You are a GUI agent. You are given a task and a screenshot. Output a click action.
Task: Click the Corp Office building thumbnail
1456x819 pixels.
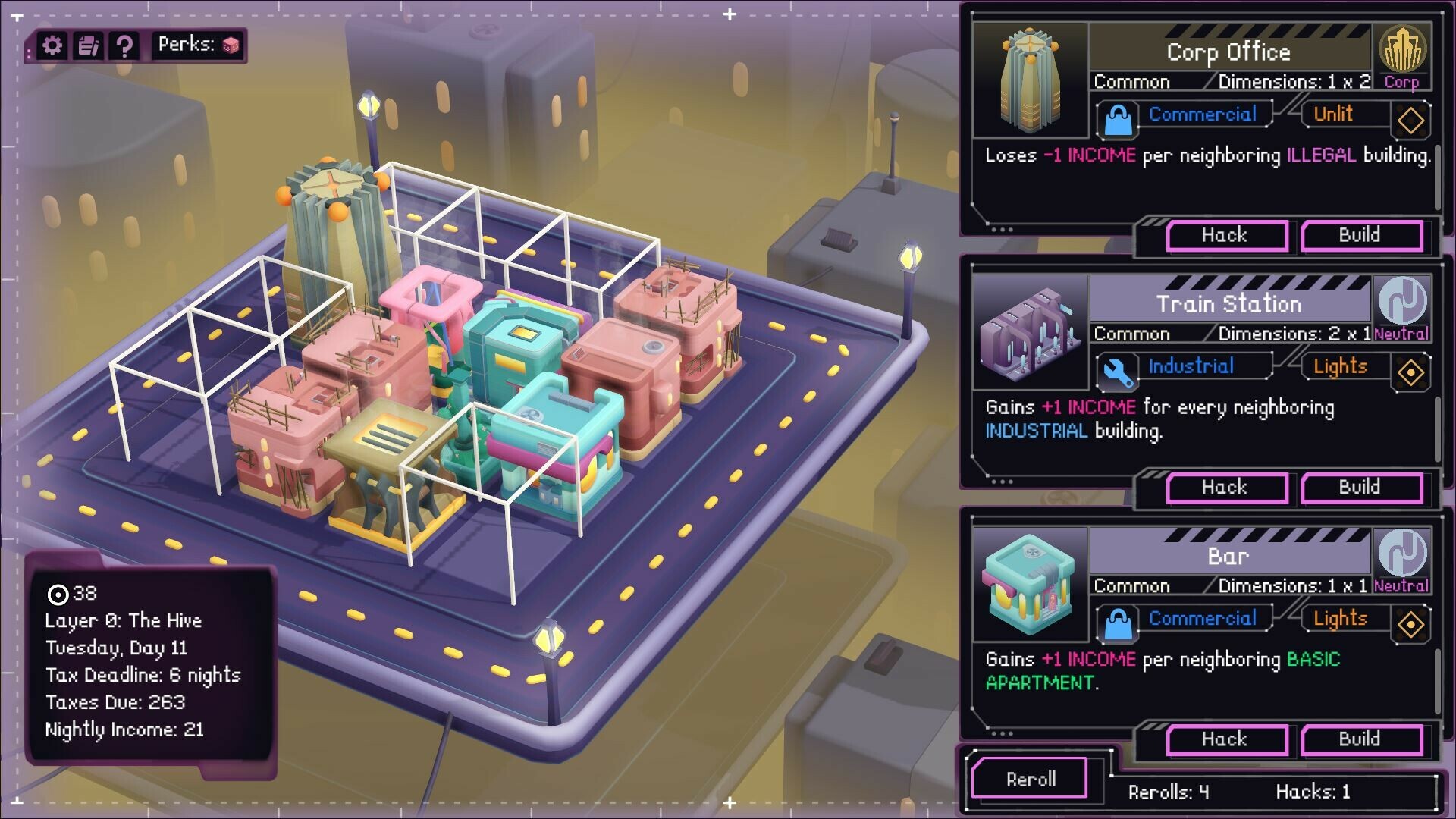[x=1031, y=80]
